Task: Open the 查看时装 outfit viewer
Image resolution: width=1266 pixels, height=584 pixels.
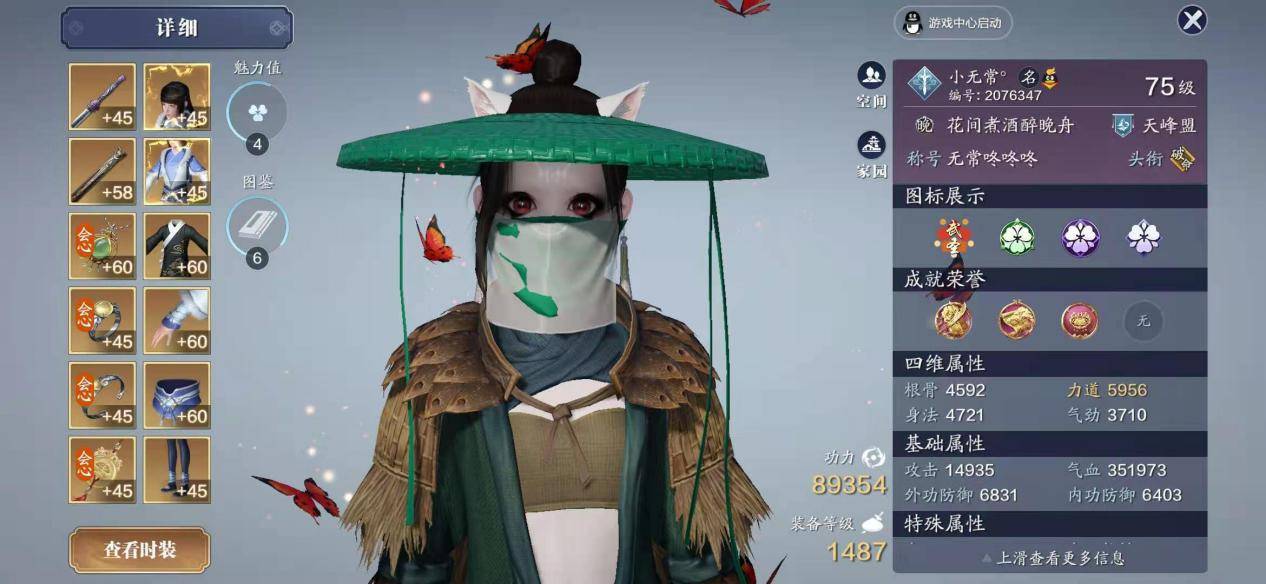Action: [x=139, y=550]
